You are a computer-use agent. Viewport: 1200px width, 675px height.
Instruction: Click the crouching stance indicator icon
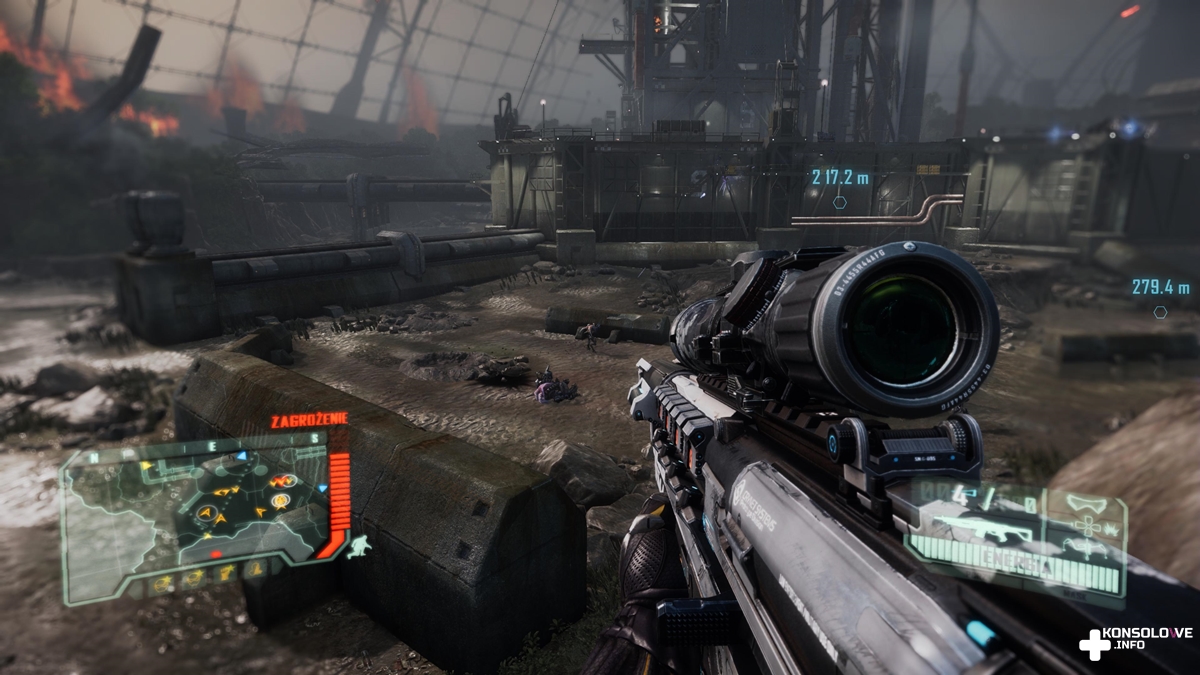(359, 546)
